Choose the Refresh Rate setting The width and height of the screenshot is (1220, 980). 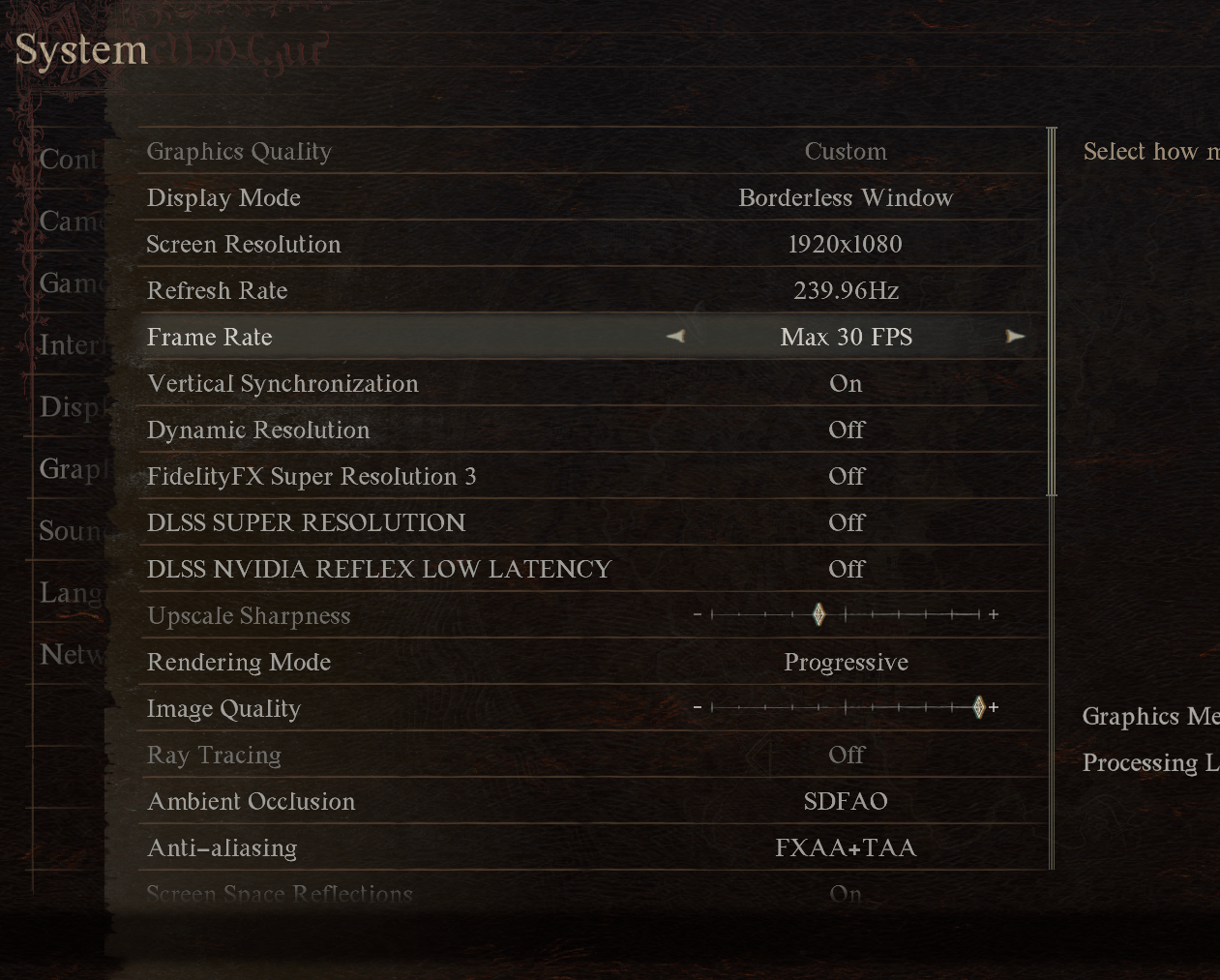point(592,291)
